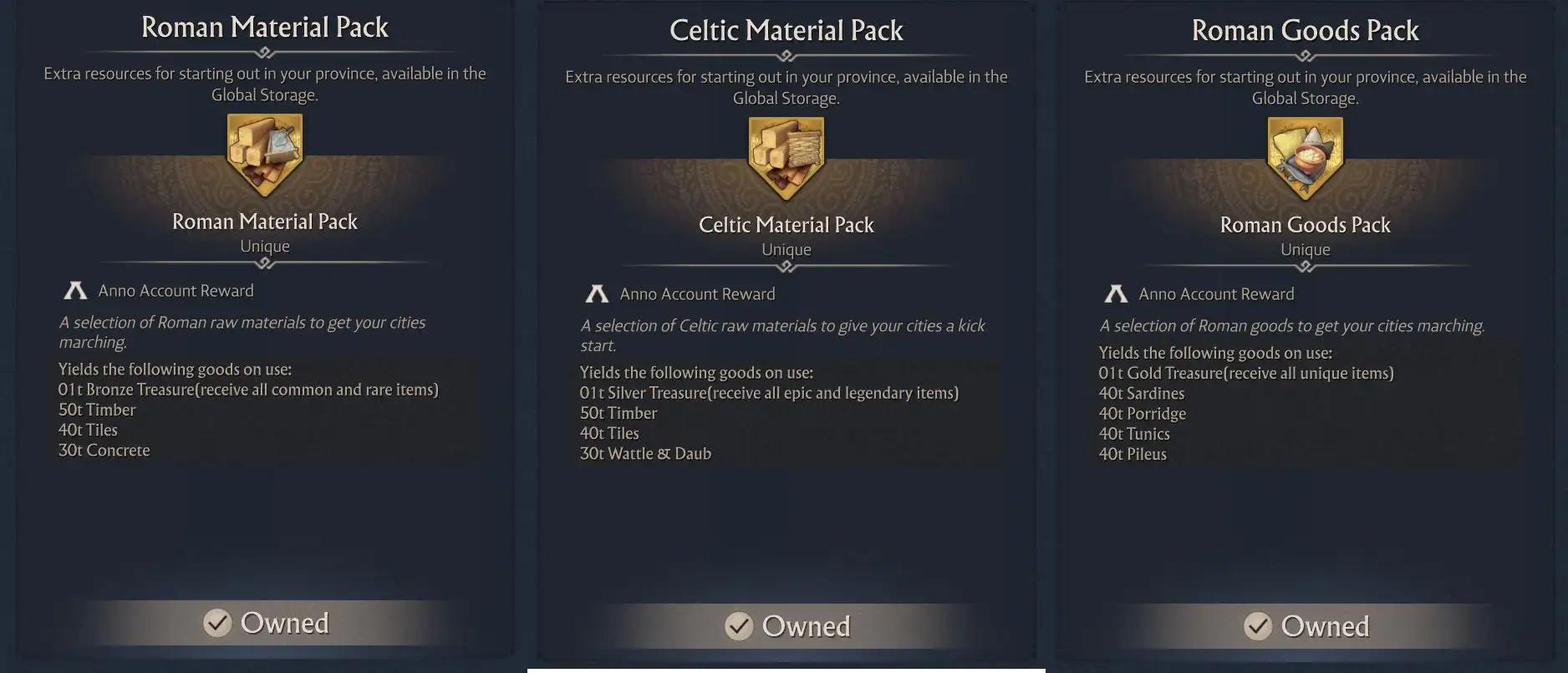1568x673 pixels.
Task: Expand the divider under Celtic Material Pack title
Action: 786,55
